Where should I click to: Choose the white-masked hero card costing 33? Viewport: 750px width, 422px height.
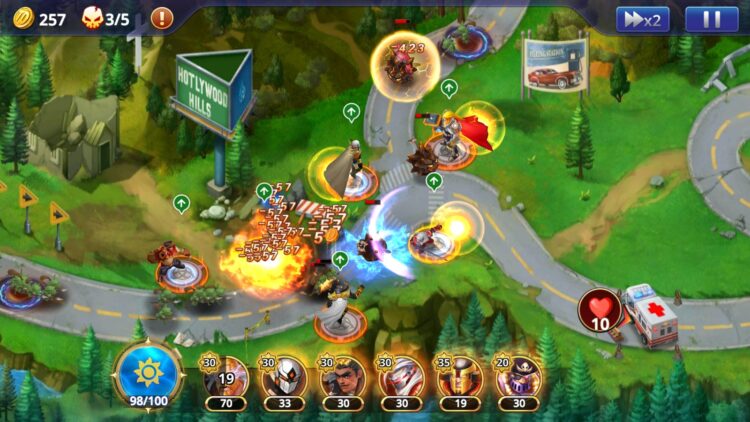click(x=284, y=379)
